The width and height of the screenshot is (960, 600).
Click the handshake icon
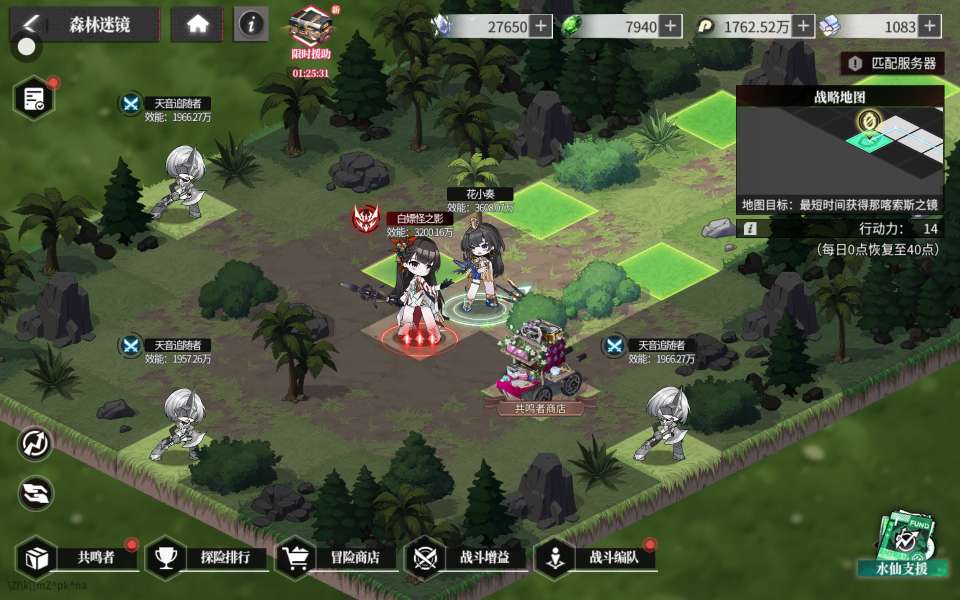pyautogui.click(x=35, y=491)
